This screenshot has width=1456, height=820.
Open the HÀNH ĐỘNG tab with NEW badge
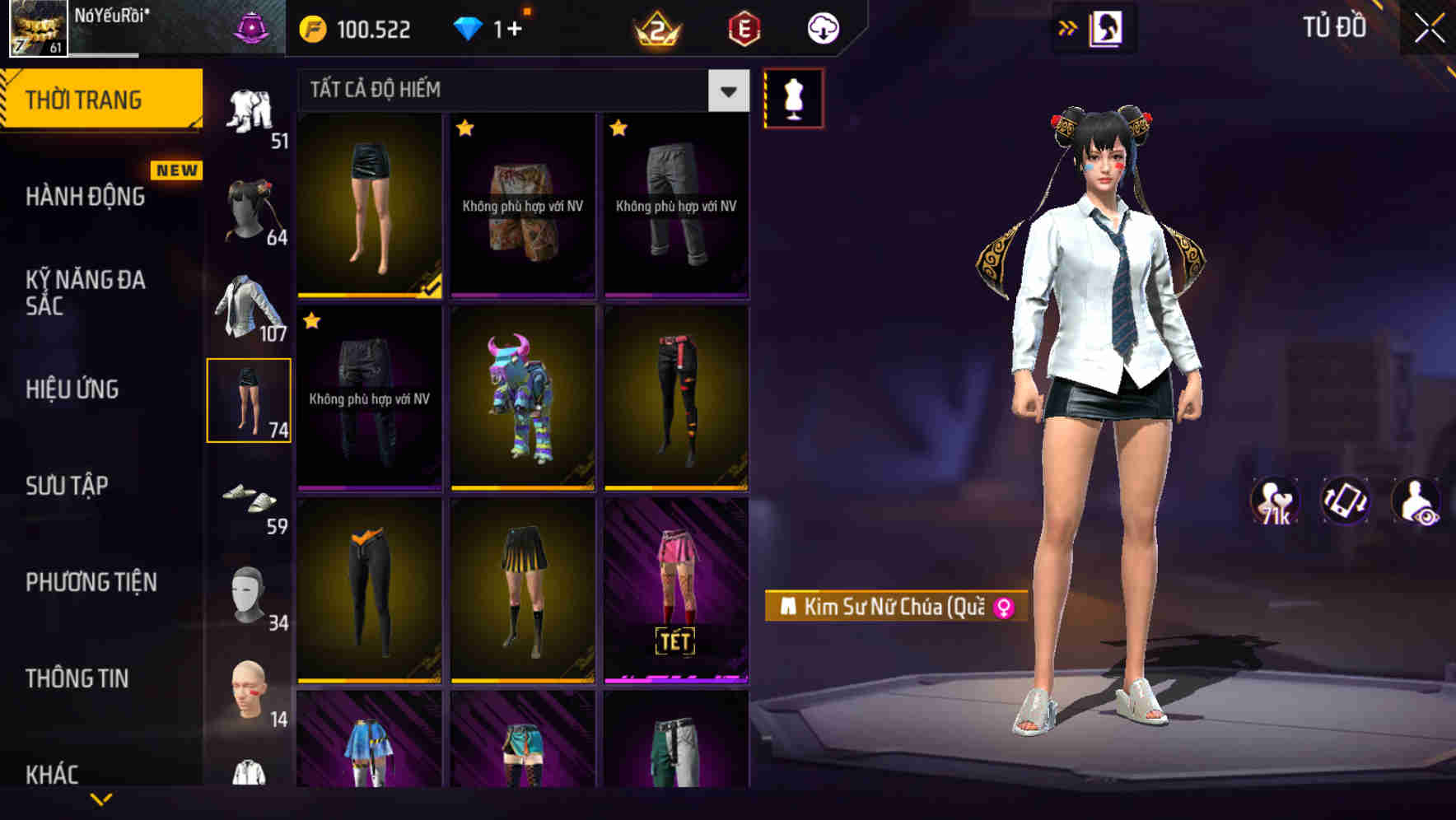86,196
